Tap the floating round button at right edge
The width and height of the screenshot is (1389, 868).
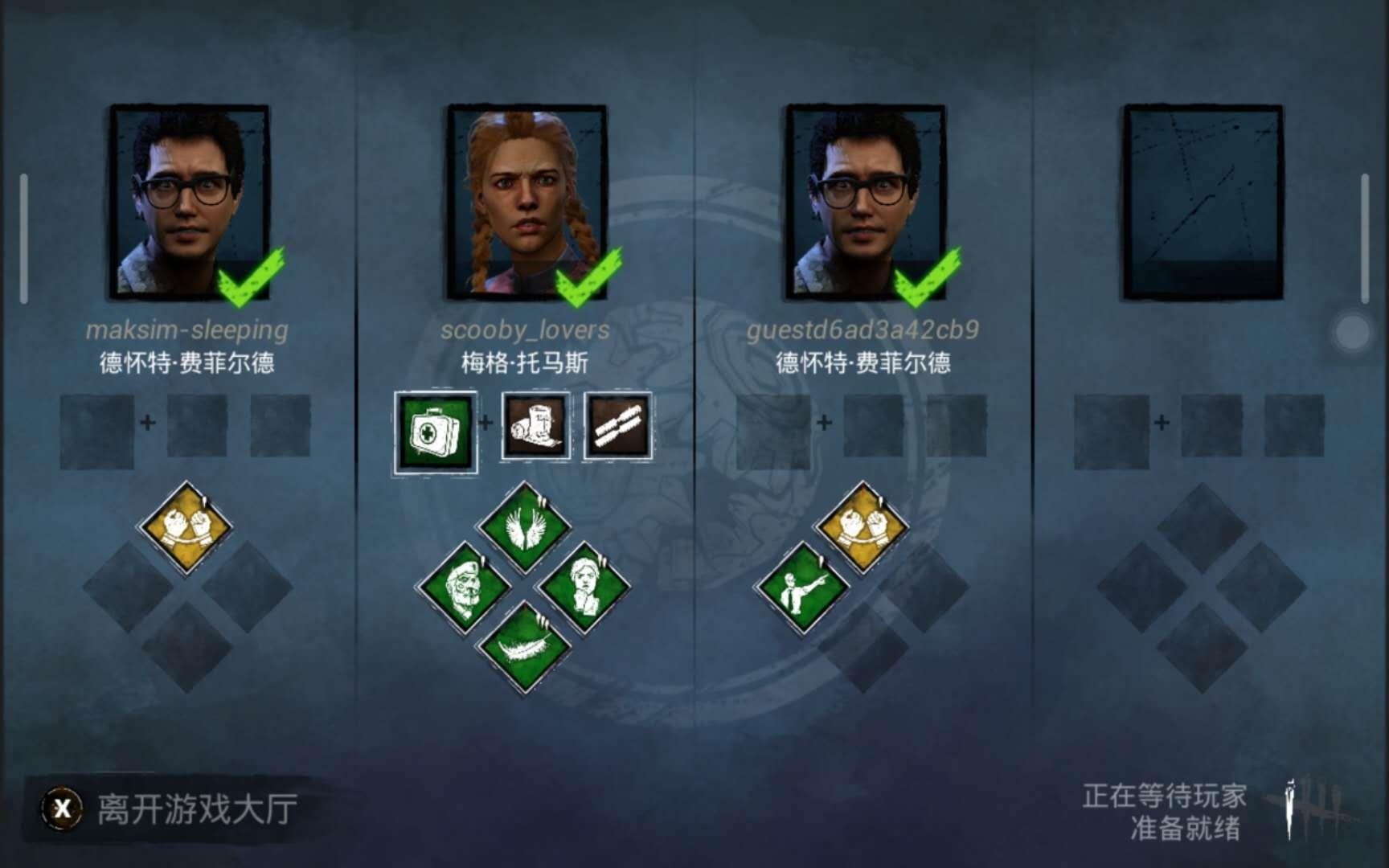[1352, 332]
